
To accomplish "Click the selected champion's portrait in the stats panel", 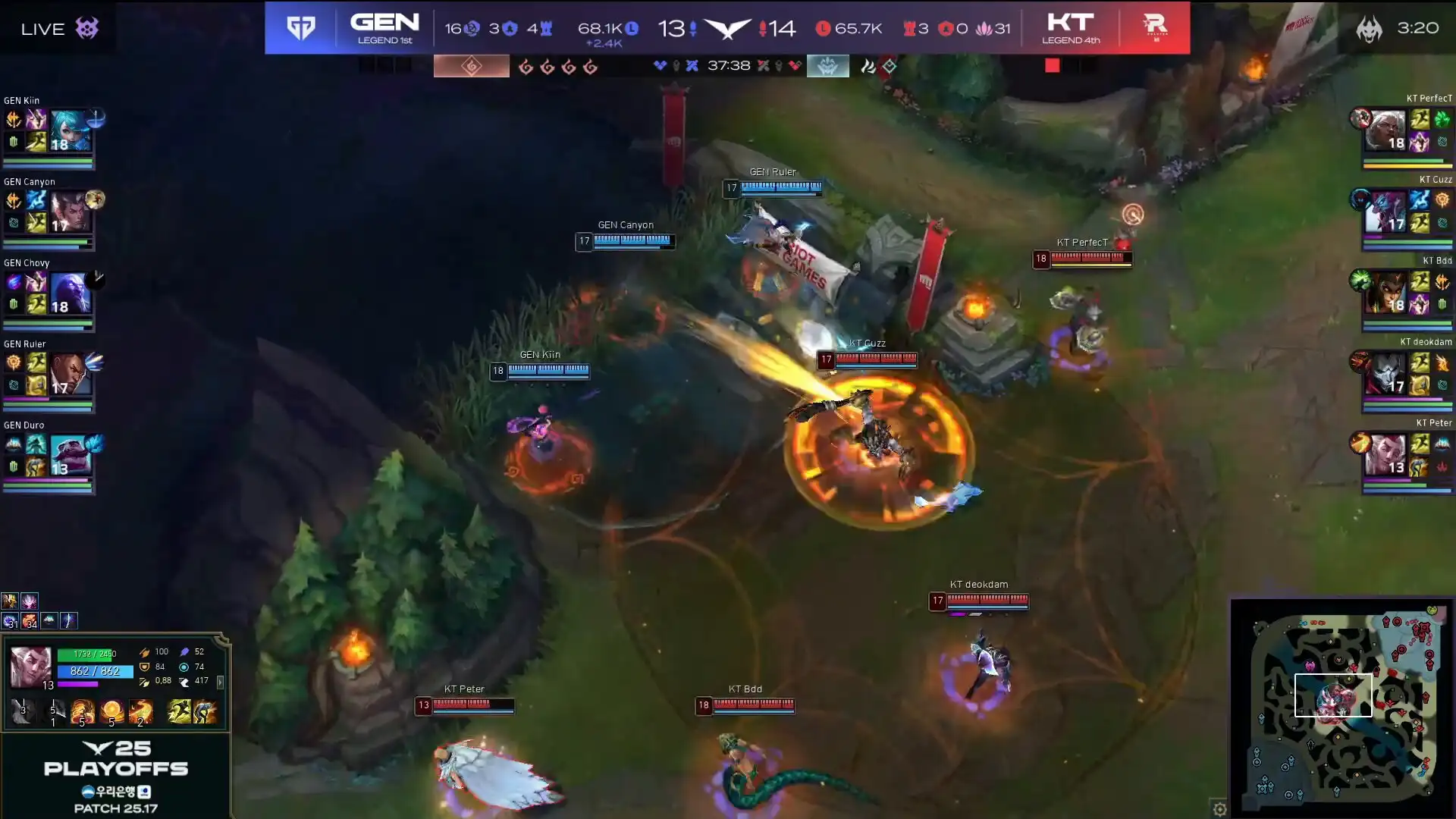I will click(30, 667).
